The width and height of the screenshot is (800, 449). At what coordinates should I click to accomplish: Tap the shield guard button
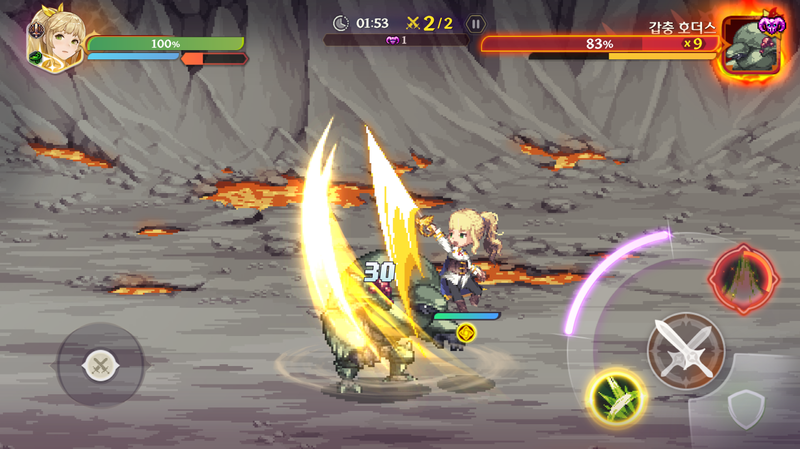[x=746, y=409]
